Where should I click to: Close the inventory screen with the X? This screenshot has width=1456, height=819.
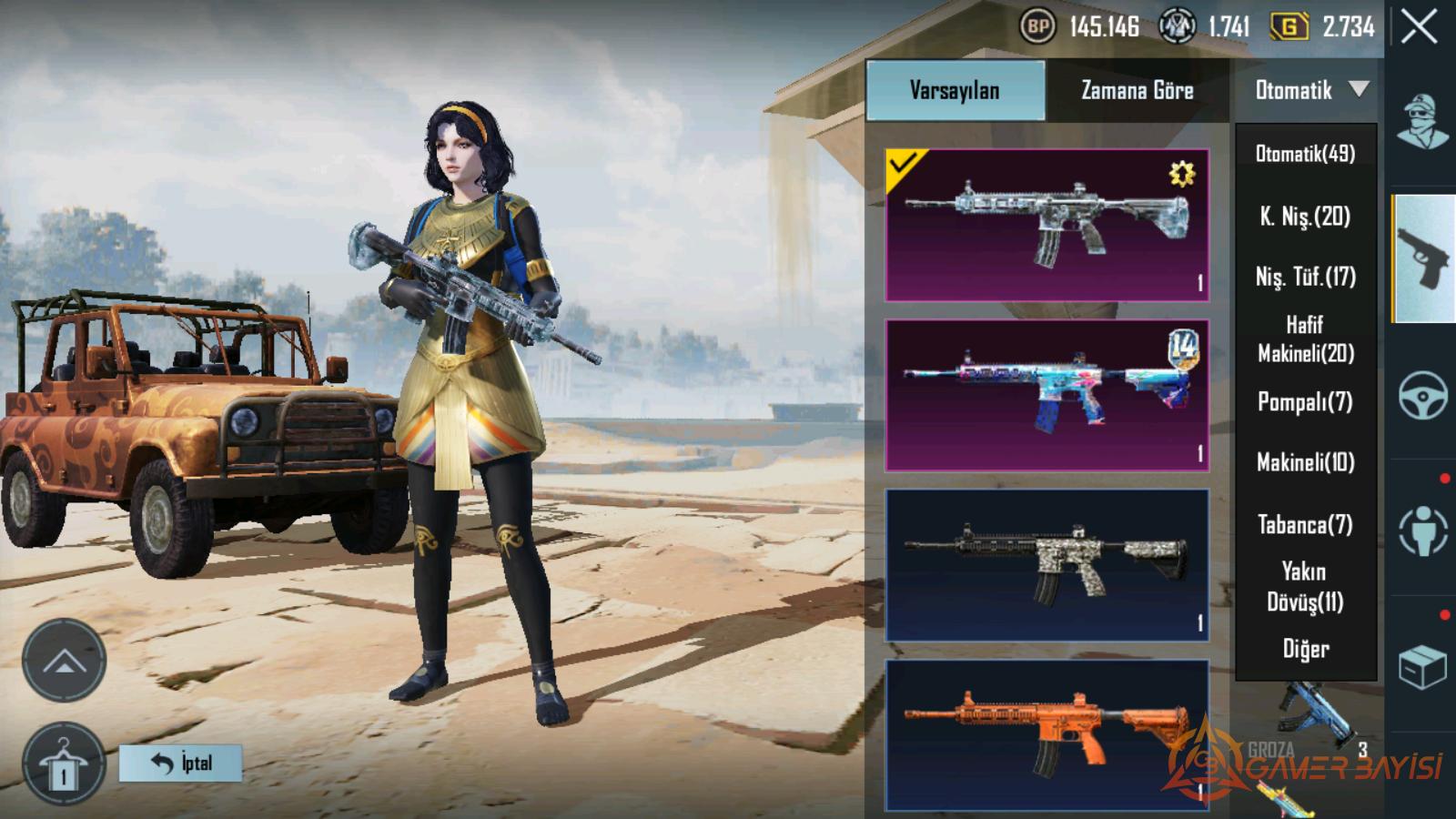pyautogui.click(x=1419, y=27)
